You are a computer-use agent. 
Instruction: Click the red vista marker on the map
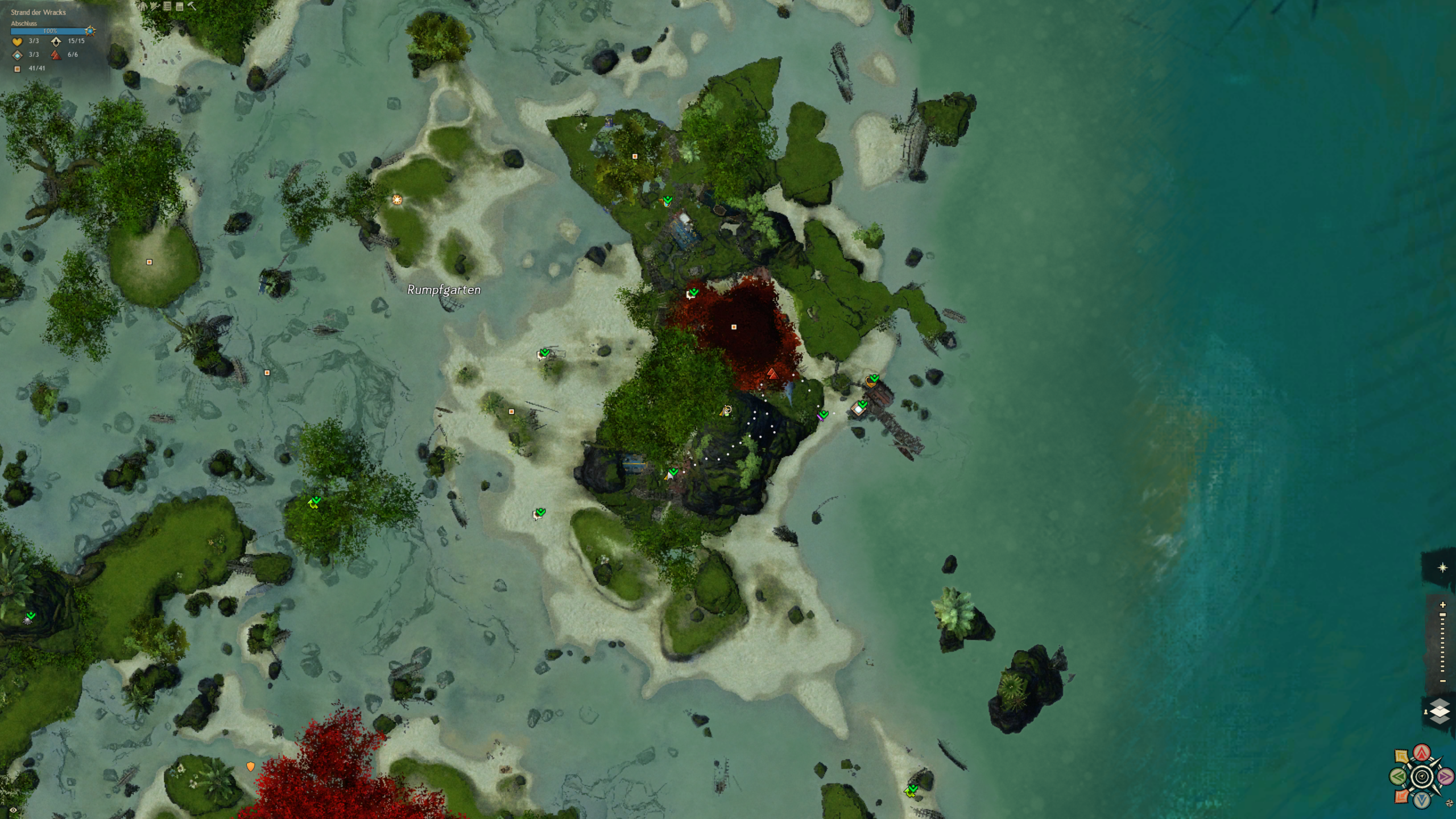[772, 374]
